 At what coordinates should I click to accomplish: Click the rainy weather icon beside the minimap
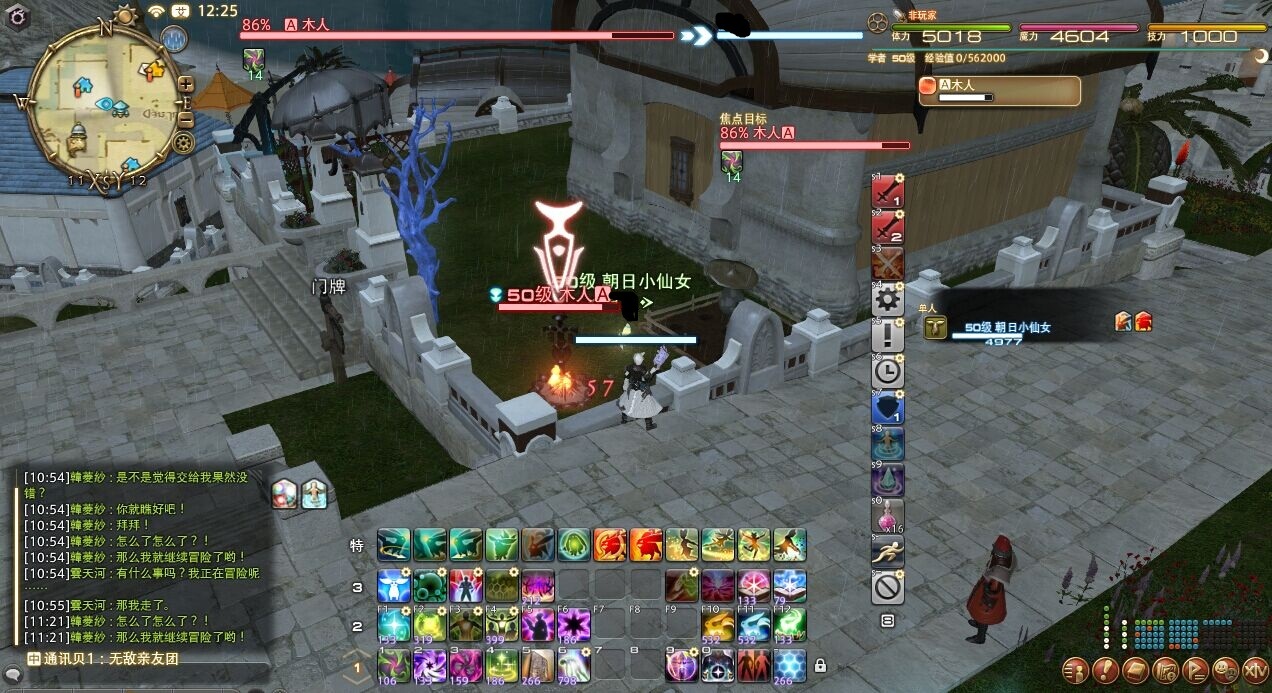[x=174, y=39]
